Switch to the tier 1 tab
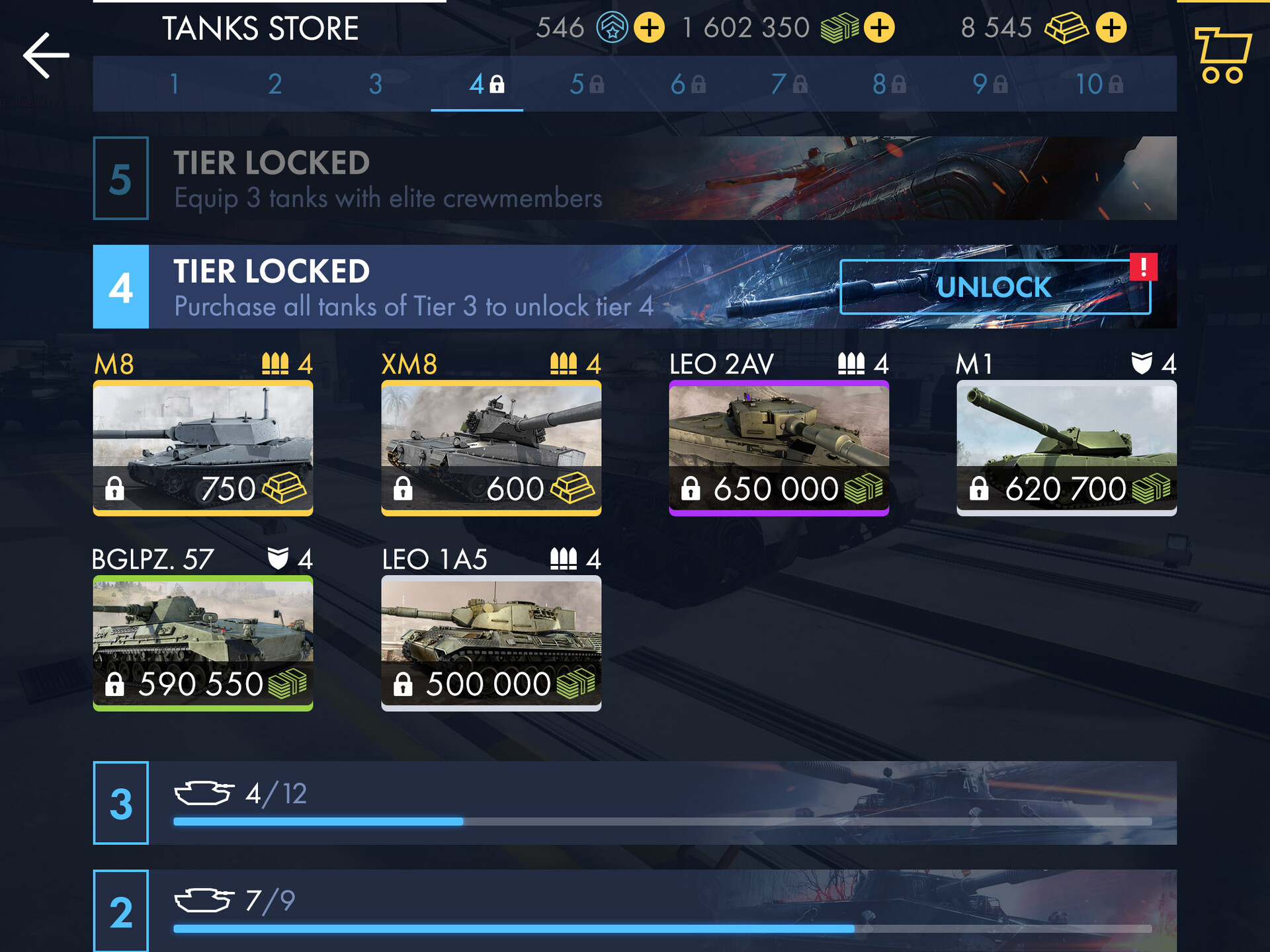The height and width of the screenshot is (952, 1270). click(175, 84)
